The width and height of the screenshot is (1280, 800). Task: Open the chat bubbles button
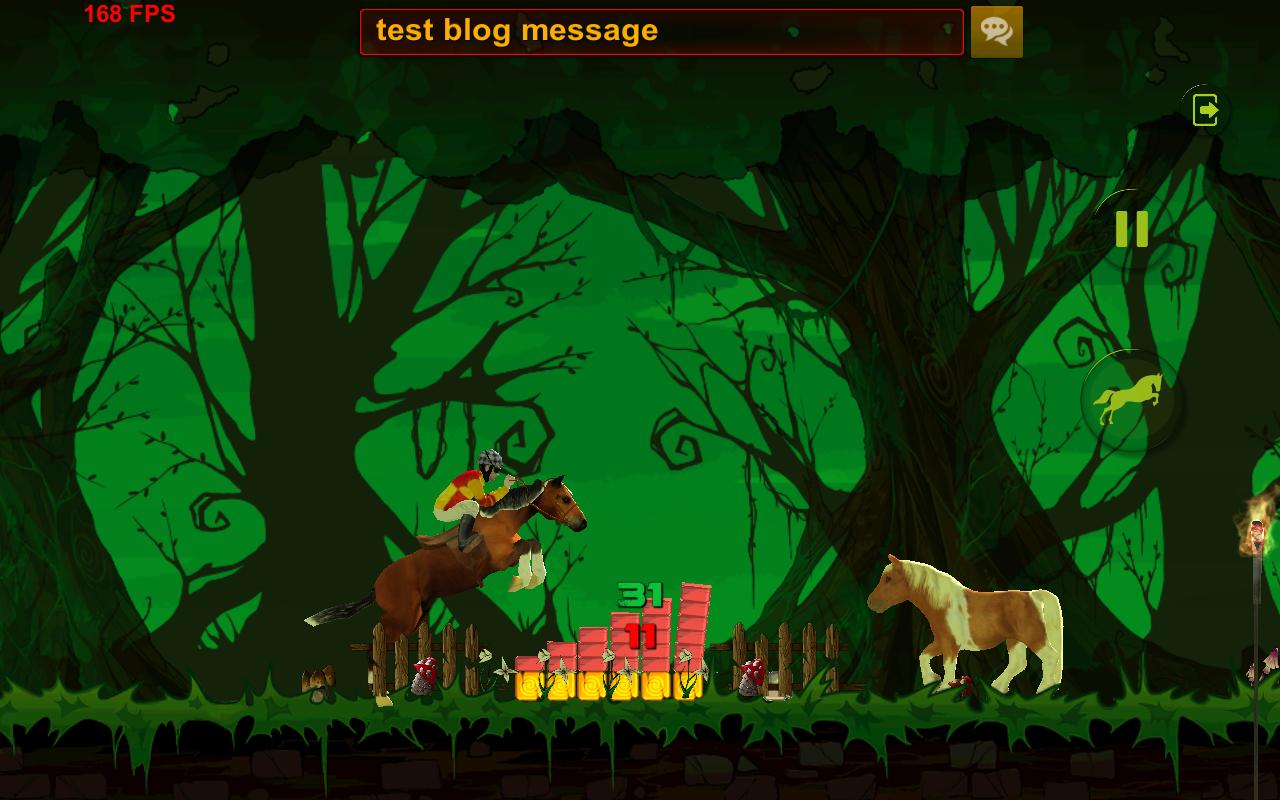coord(996,31)
